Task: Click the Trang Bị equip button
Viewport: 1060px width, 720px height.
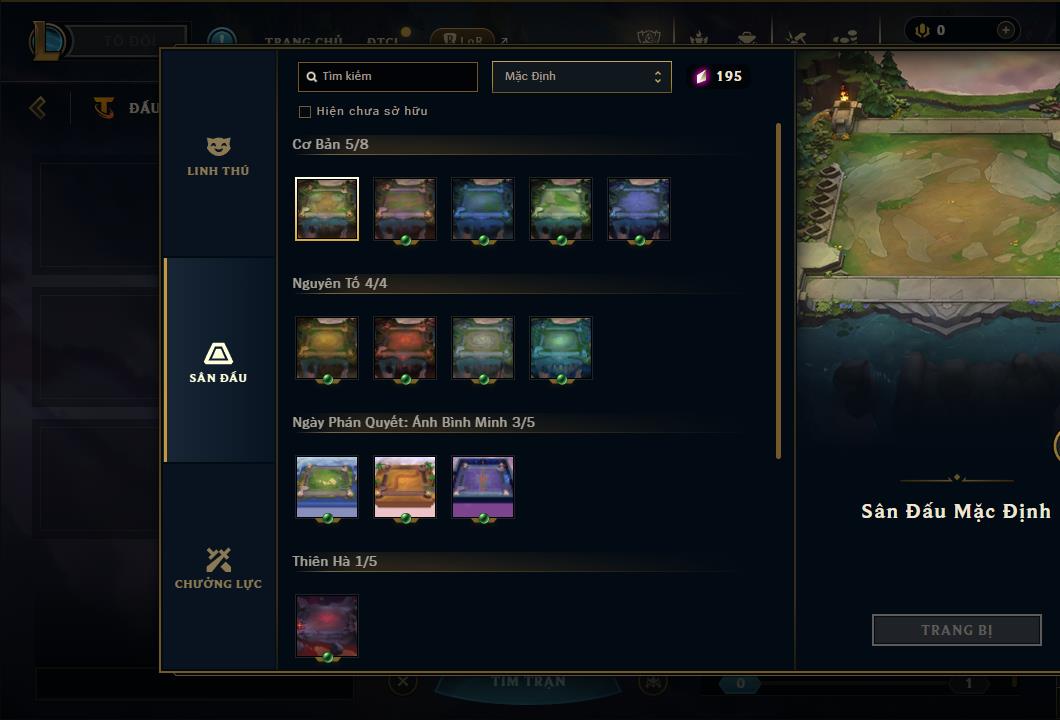Action: (x=957, y=630)
